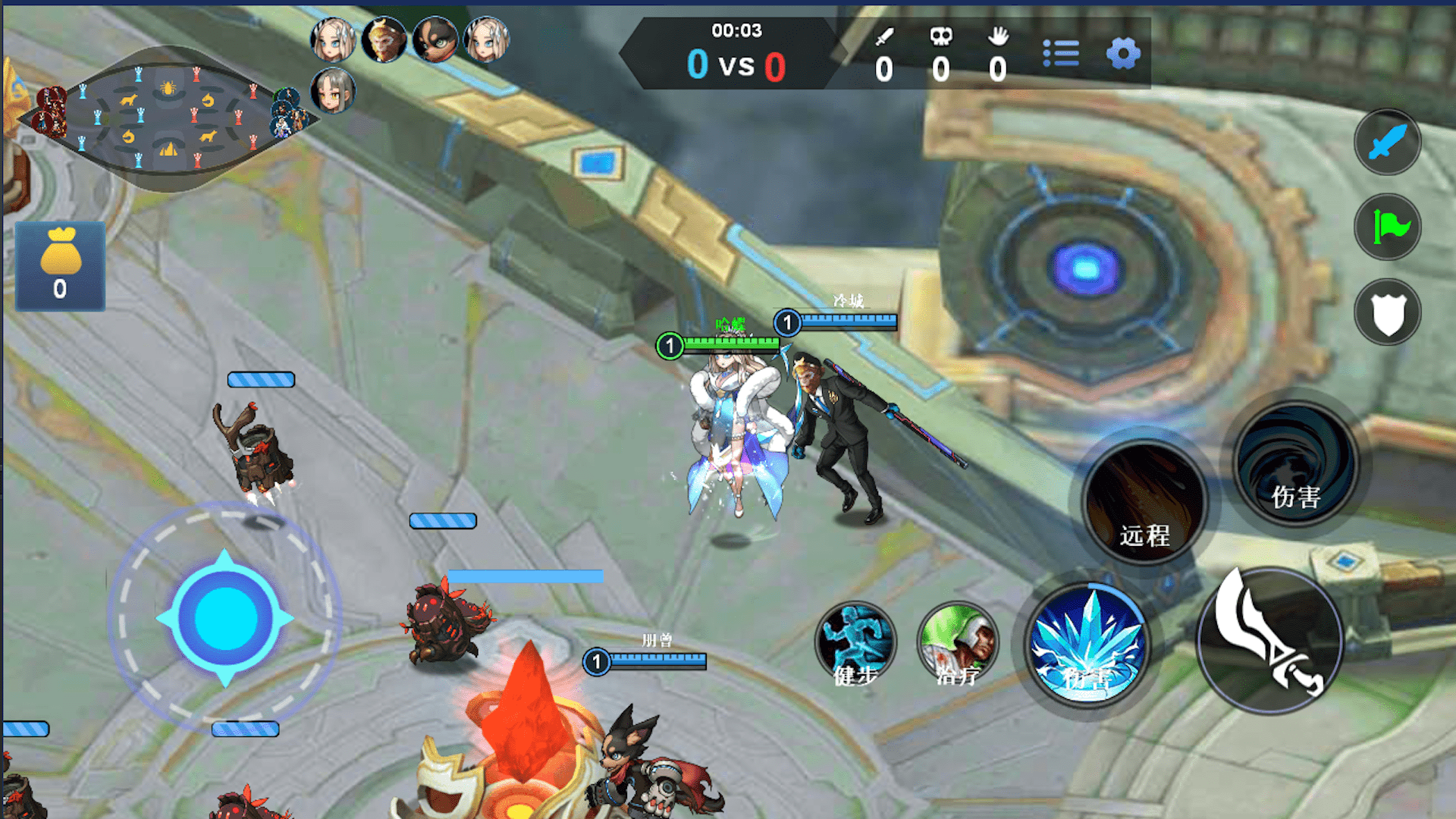Send the white shield defend signal
Image resolution: width=1456 pixels, height=819 pixels.
tap(1387, 312)
